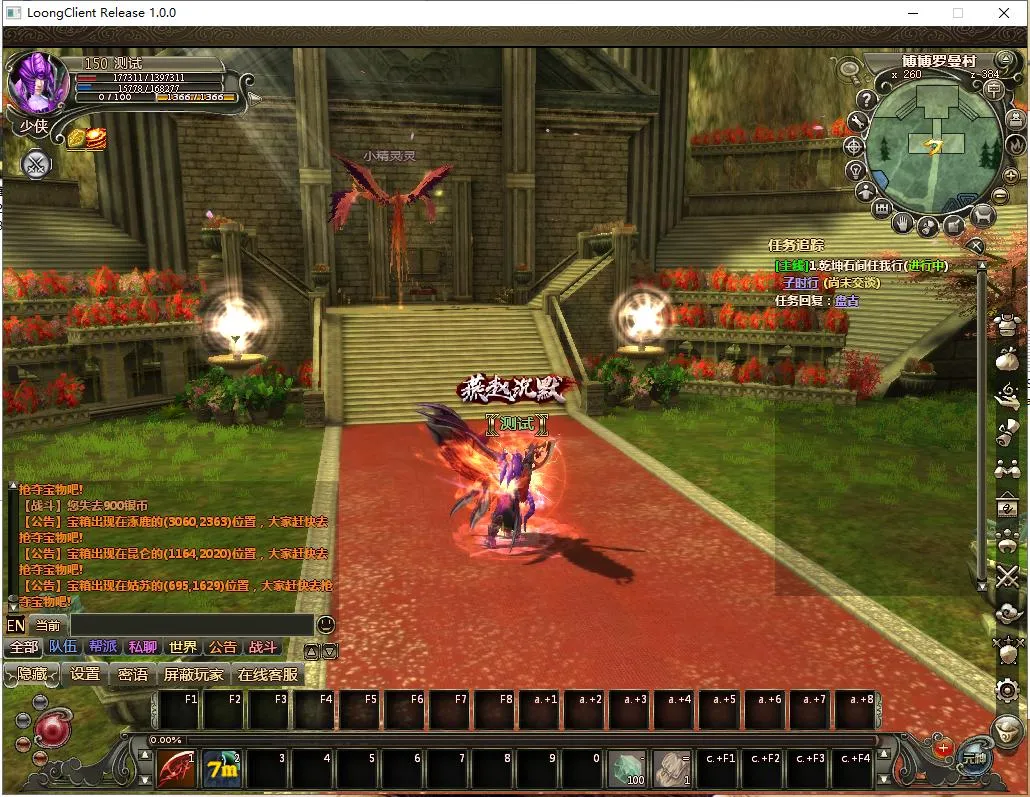Open 在线客服 online support

pos(268,675)
